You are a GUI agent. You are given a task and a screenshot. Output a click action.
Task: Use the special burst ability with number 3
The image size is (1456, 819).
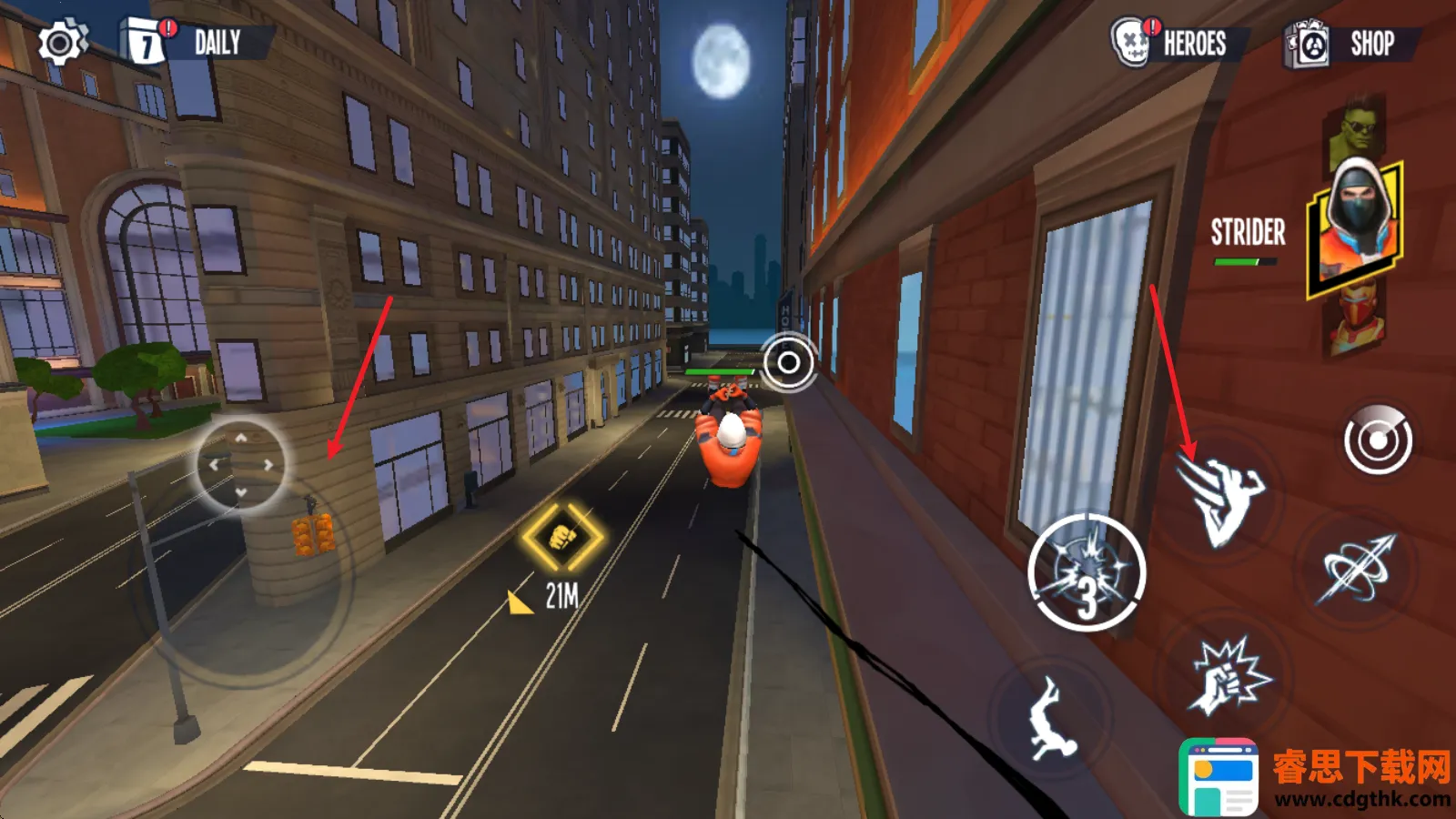1087,573
